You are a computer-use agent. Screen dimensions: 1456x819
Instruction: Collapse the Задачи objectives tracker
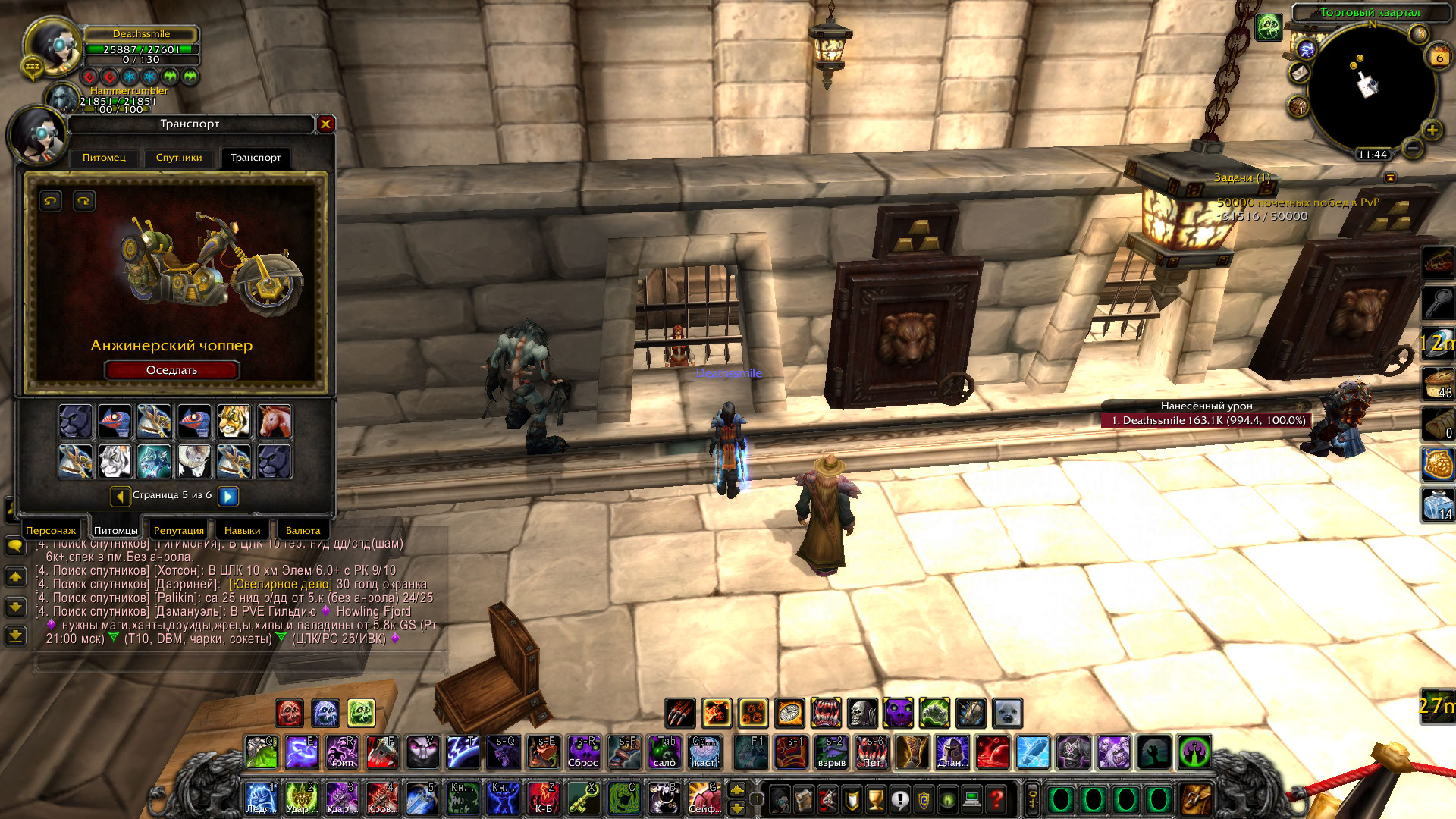[1390, 177]
